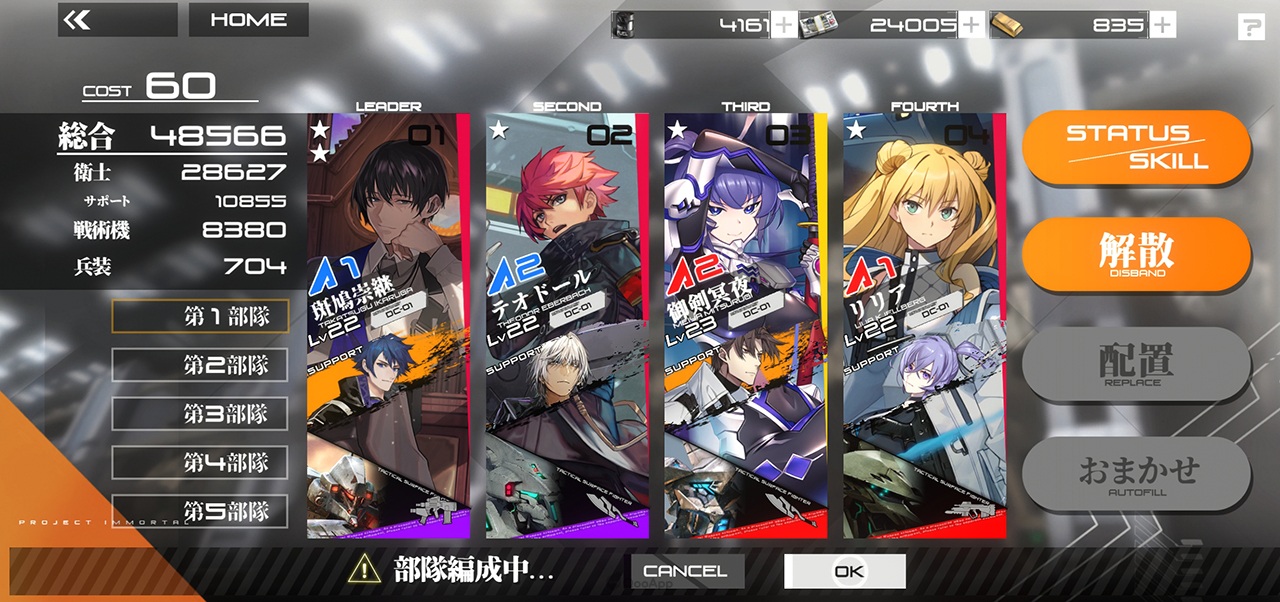Select the FOURTH card, リリア
The image size is (1280, 602).
924,325
